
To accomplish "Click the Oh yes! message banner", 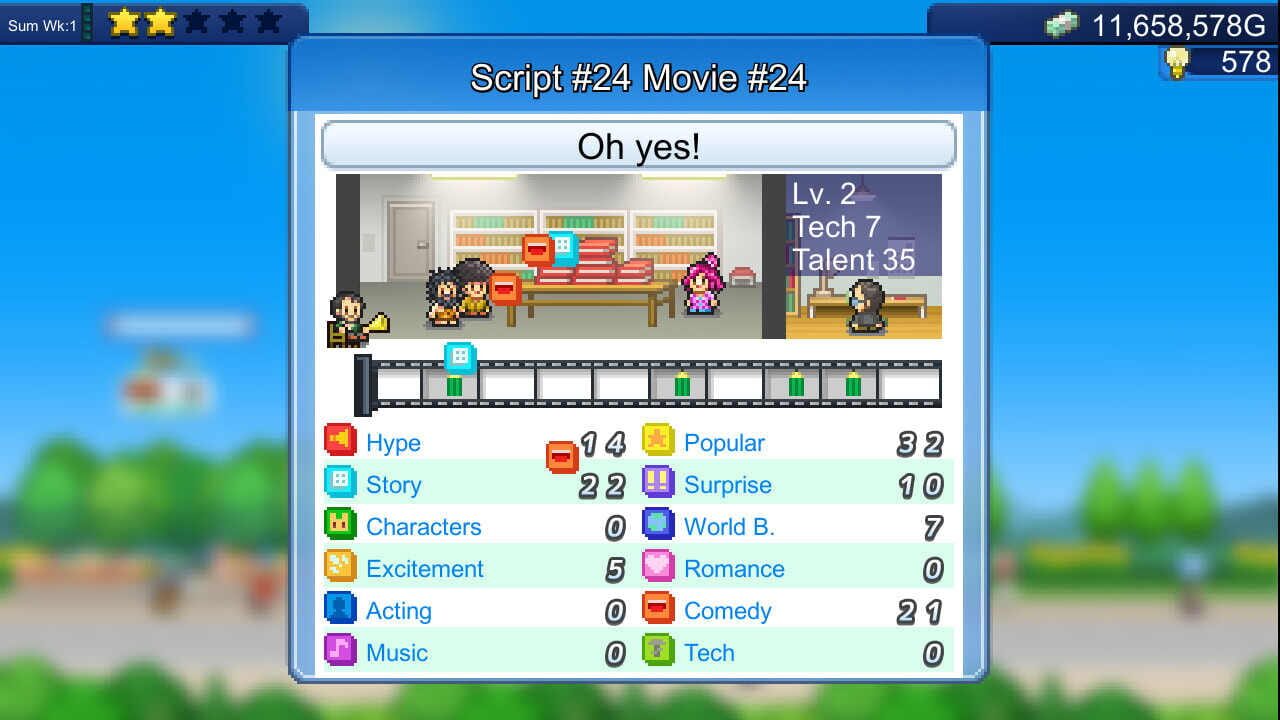I will (639, 146).
